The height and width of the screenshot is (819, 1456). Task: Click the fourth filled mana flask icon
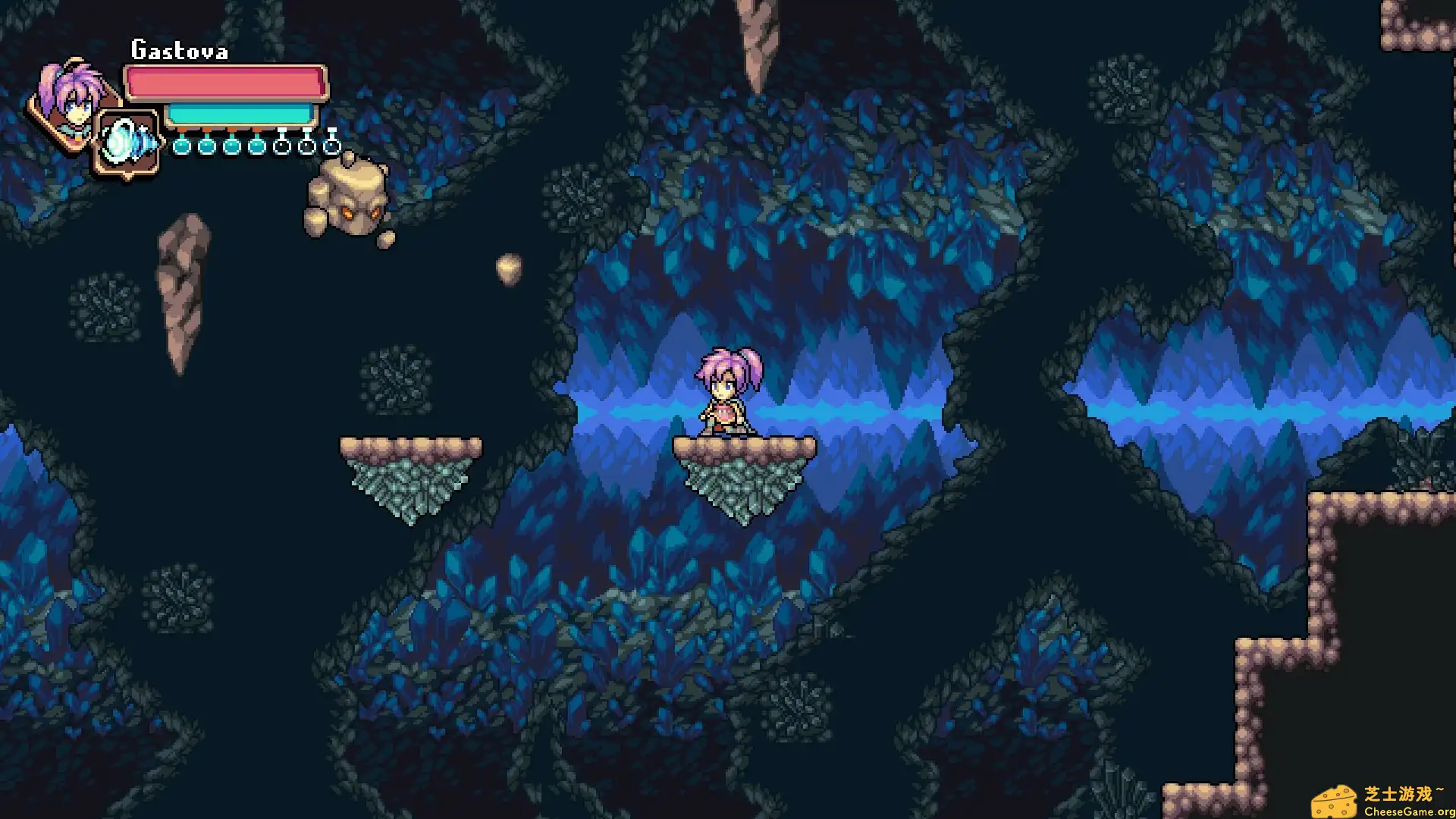click(256, 146)
